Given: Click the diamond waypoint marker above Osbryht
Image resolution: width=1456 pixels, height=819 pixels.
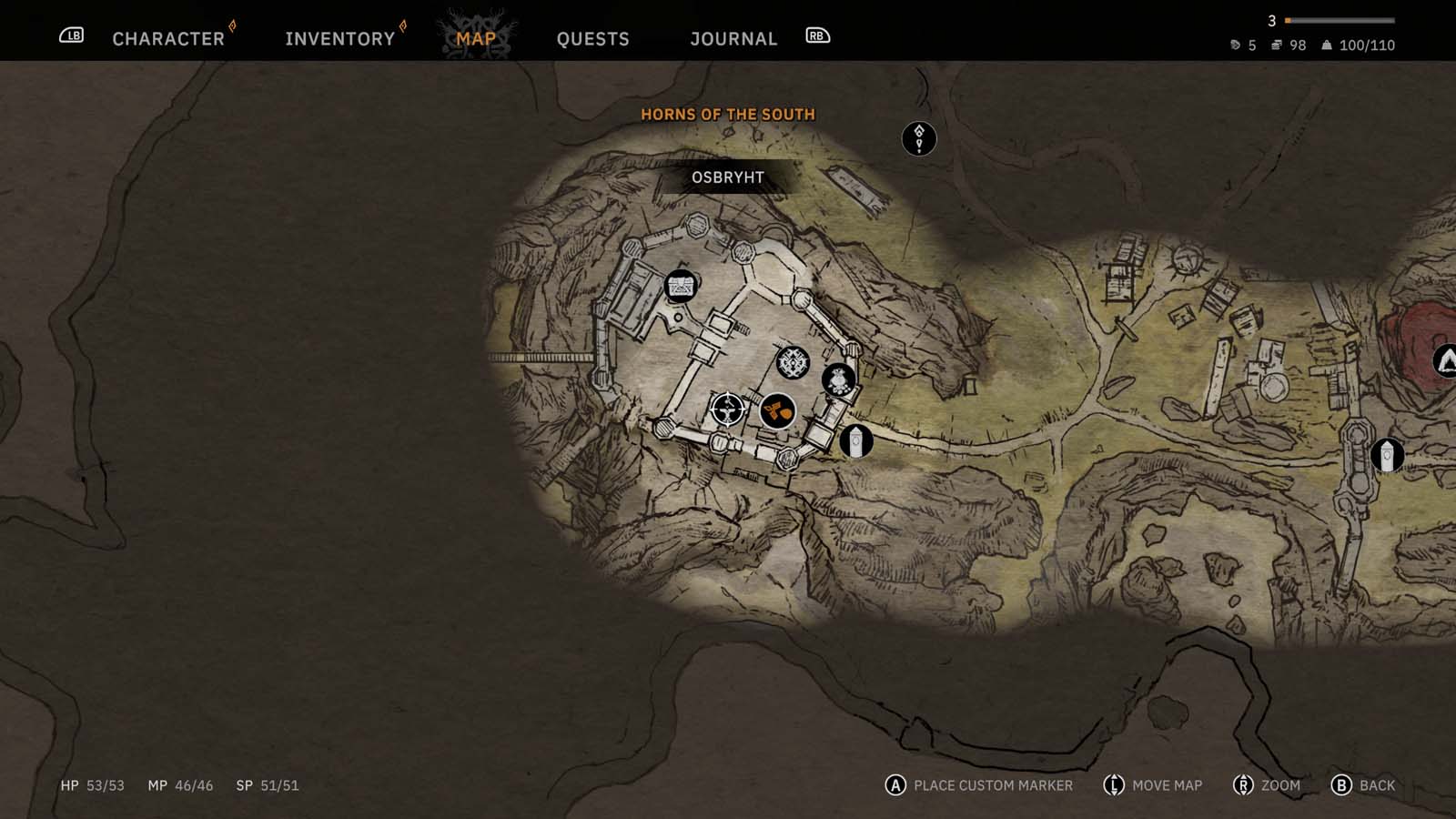Looking at the screenshot, I should [917, 136].
